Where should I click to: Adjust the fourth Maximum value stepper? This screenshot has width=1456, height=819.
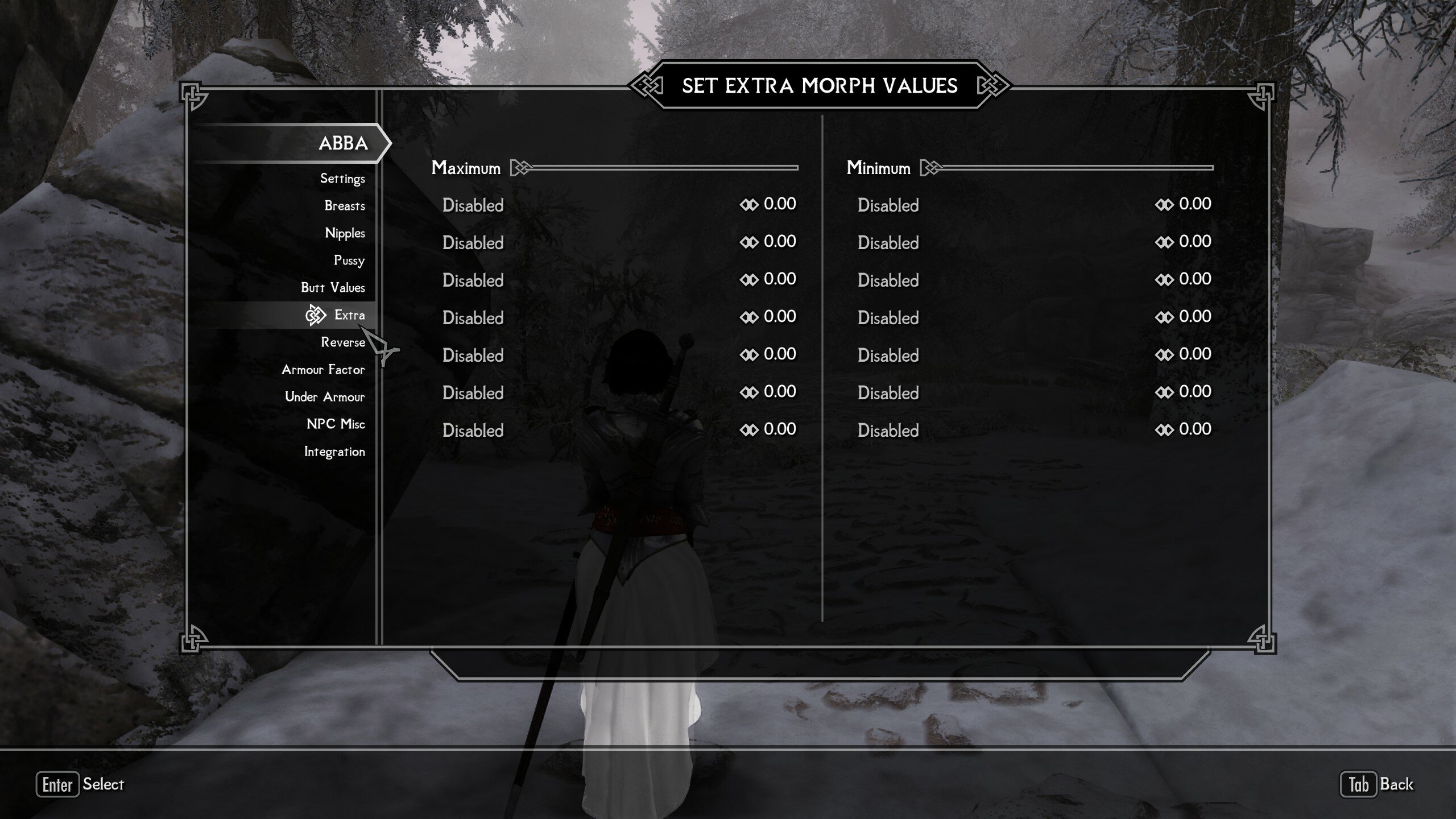(x=750, y=317)
